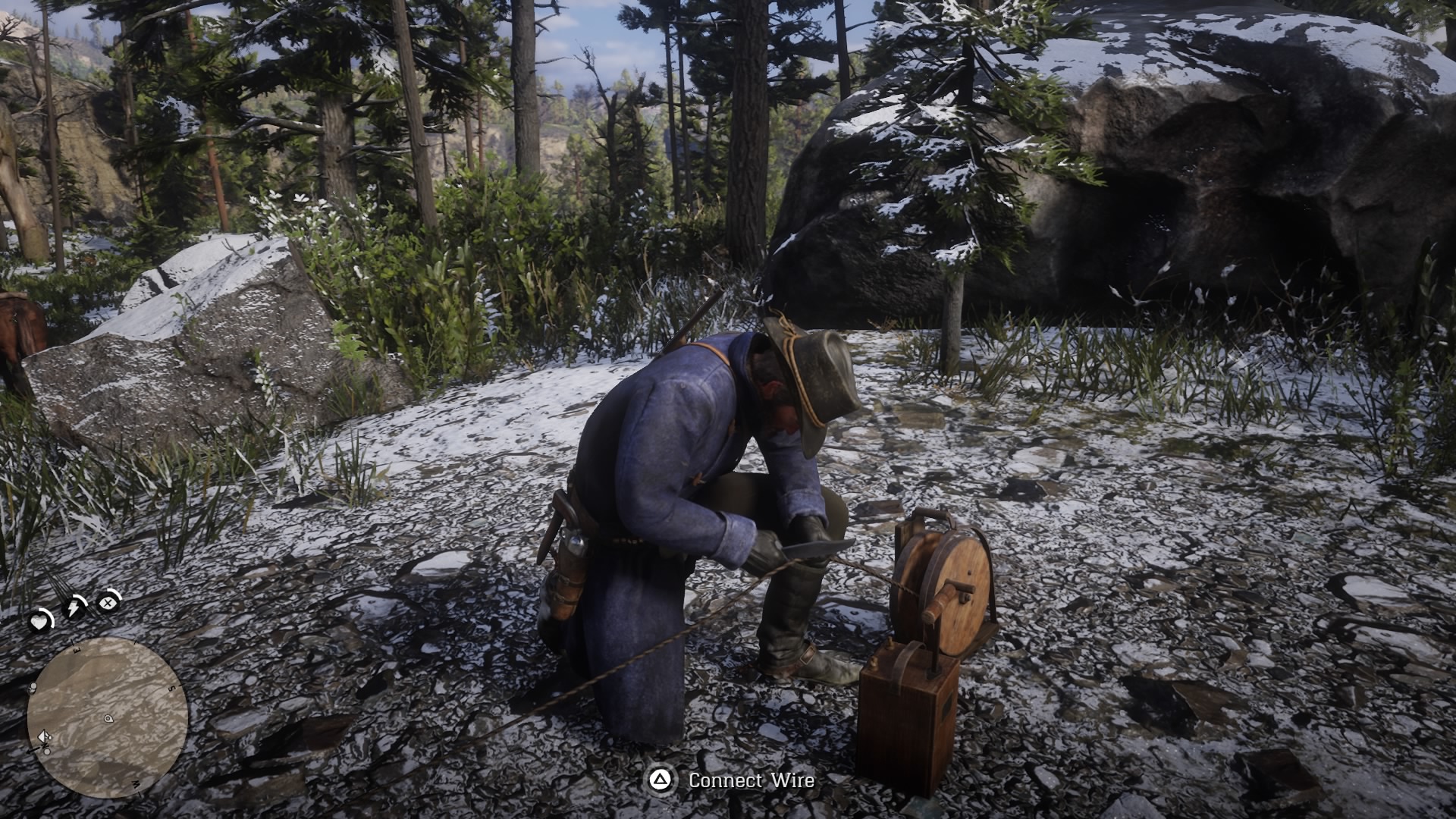
Task: Click the camp tent marker on minimap
Action: (44, 736)
